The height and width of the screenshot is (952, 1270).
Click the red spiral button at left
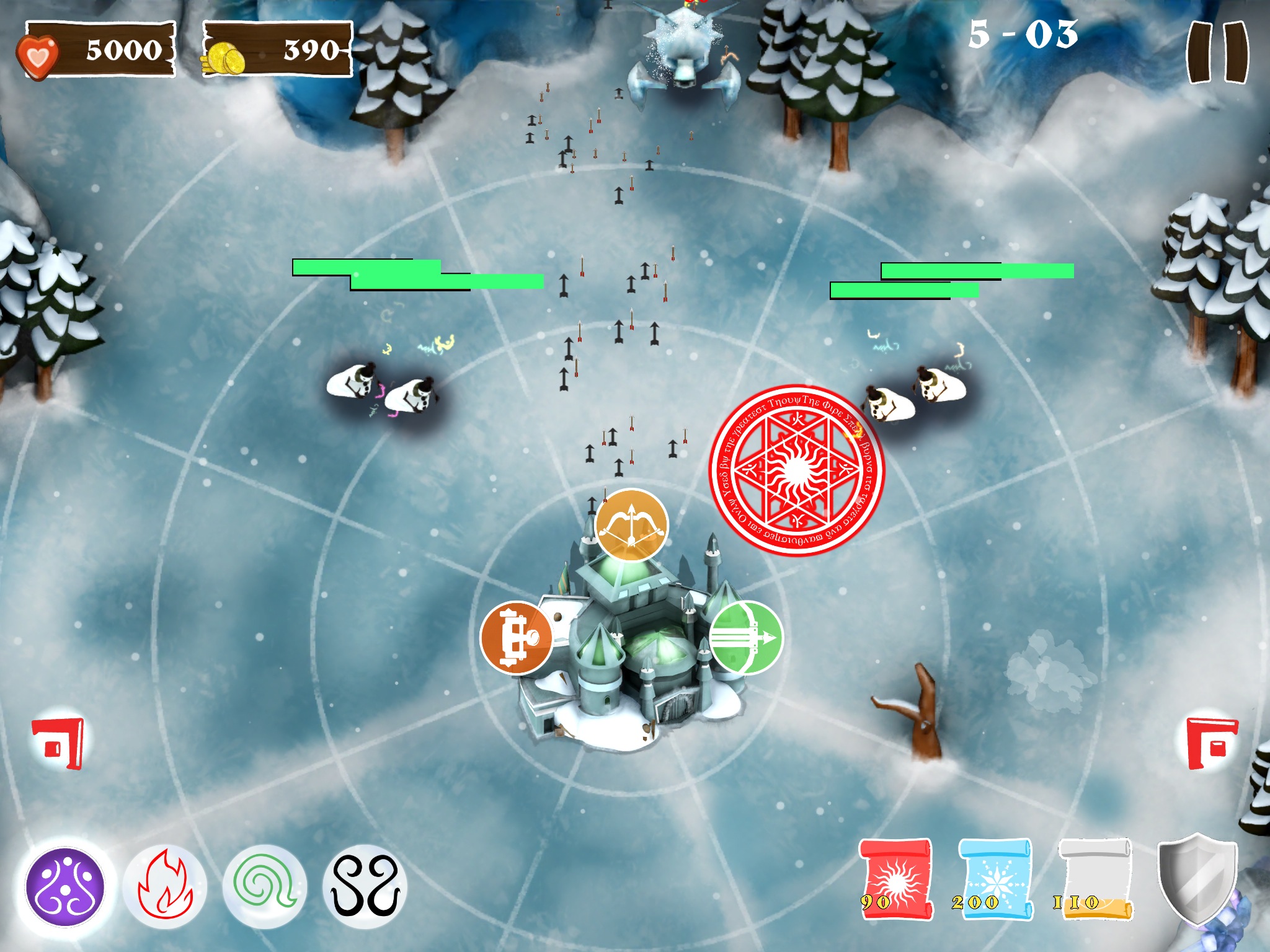[x=58, y=743]
